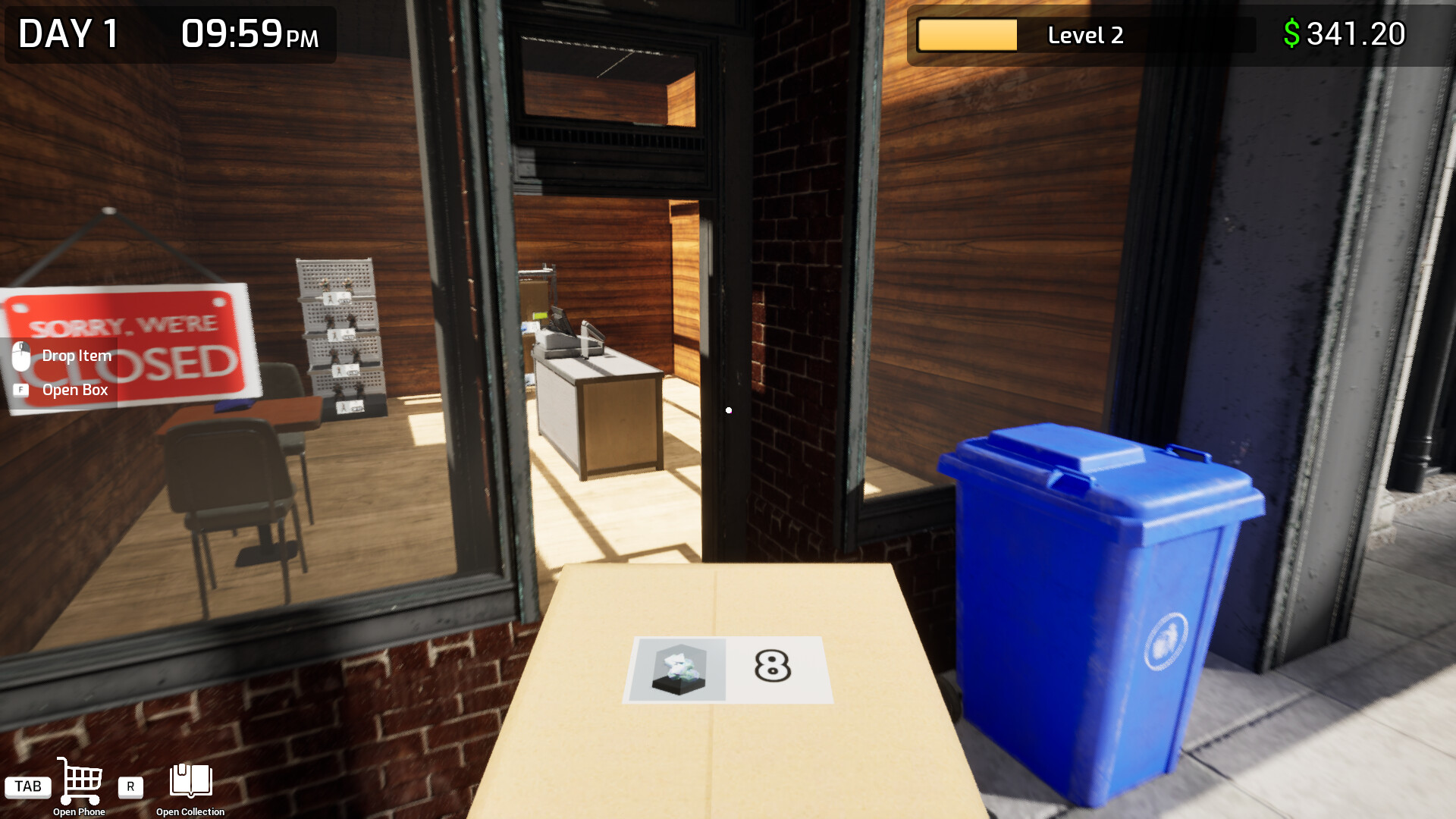
Task: Click the Drop Item prompt text
Action: (x=76, y=355)
